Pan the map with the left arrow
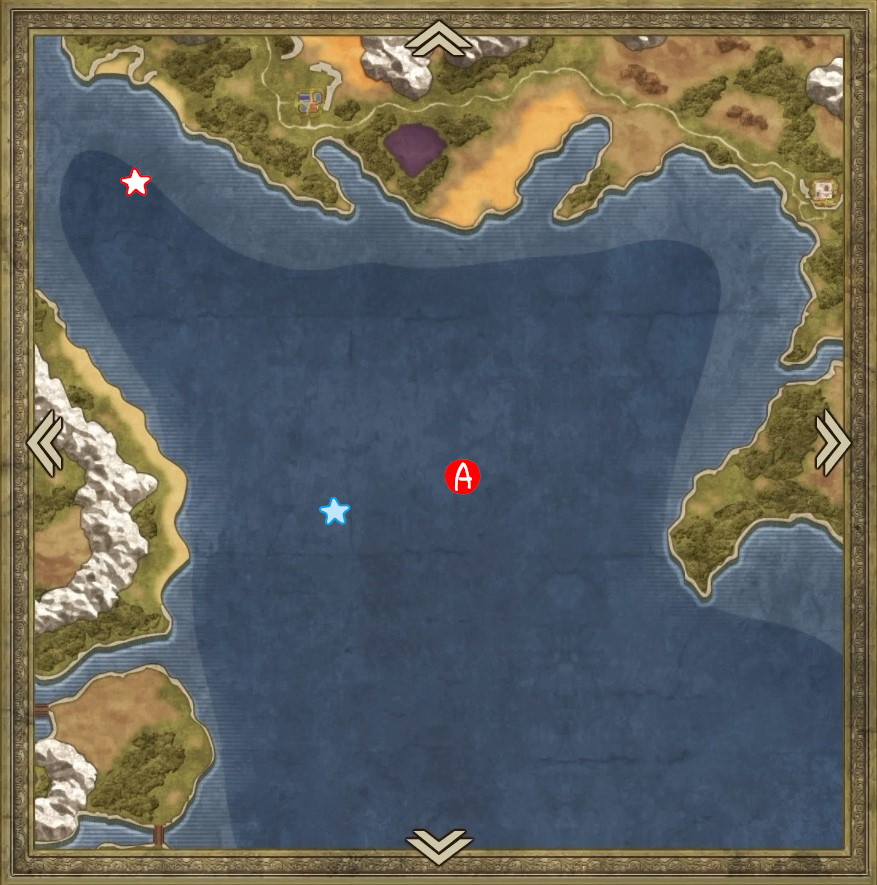The width and height of the screenshot is (877, 885). click(45, 442)
